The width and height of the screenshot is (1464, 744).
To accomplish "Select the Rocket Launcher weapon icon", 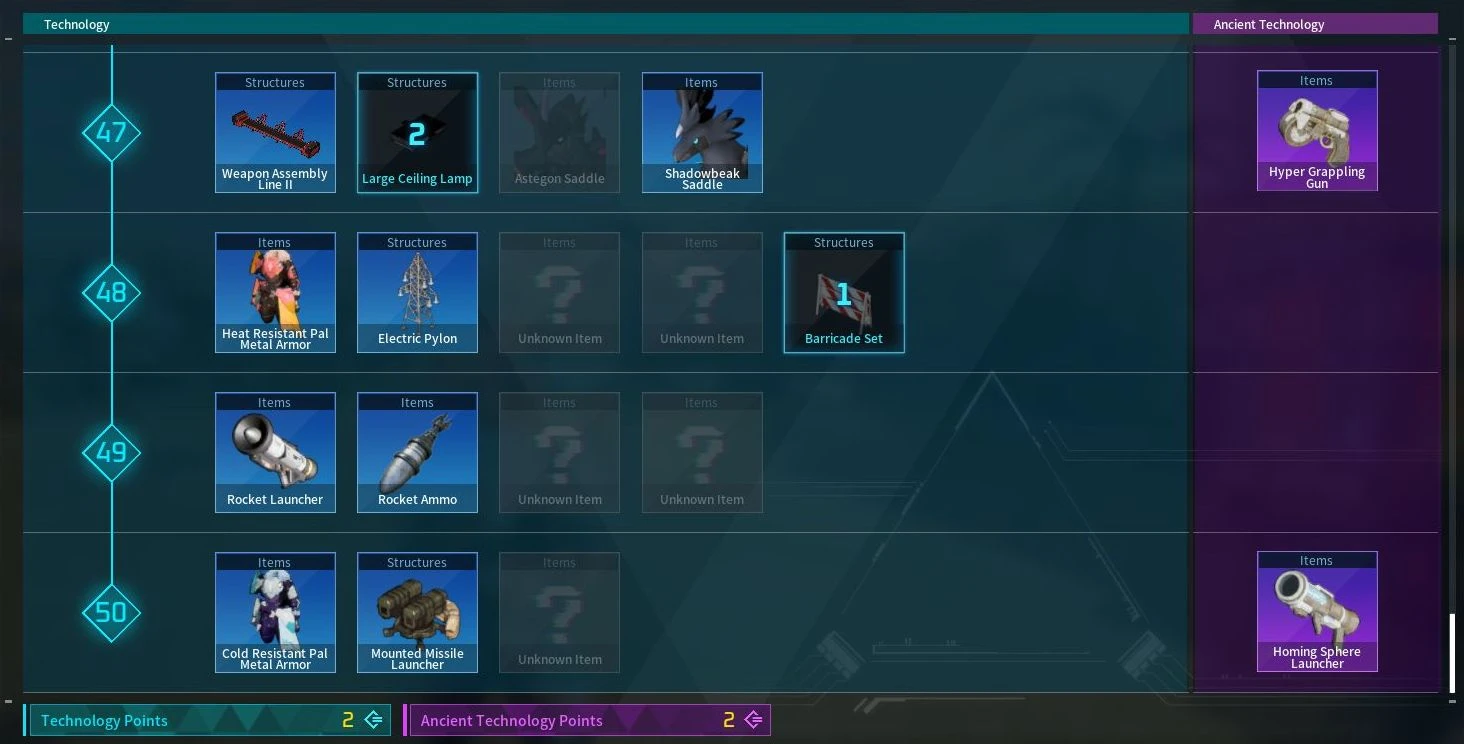I will (275, 452).
